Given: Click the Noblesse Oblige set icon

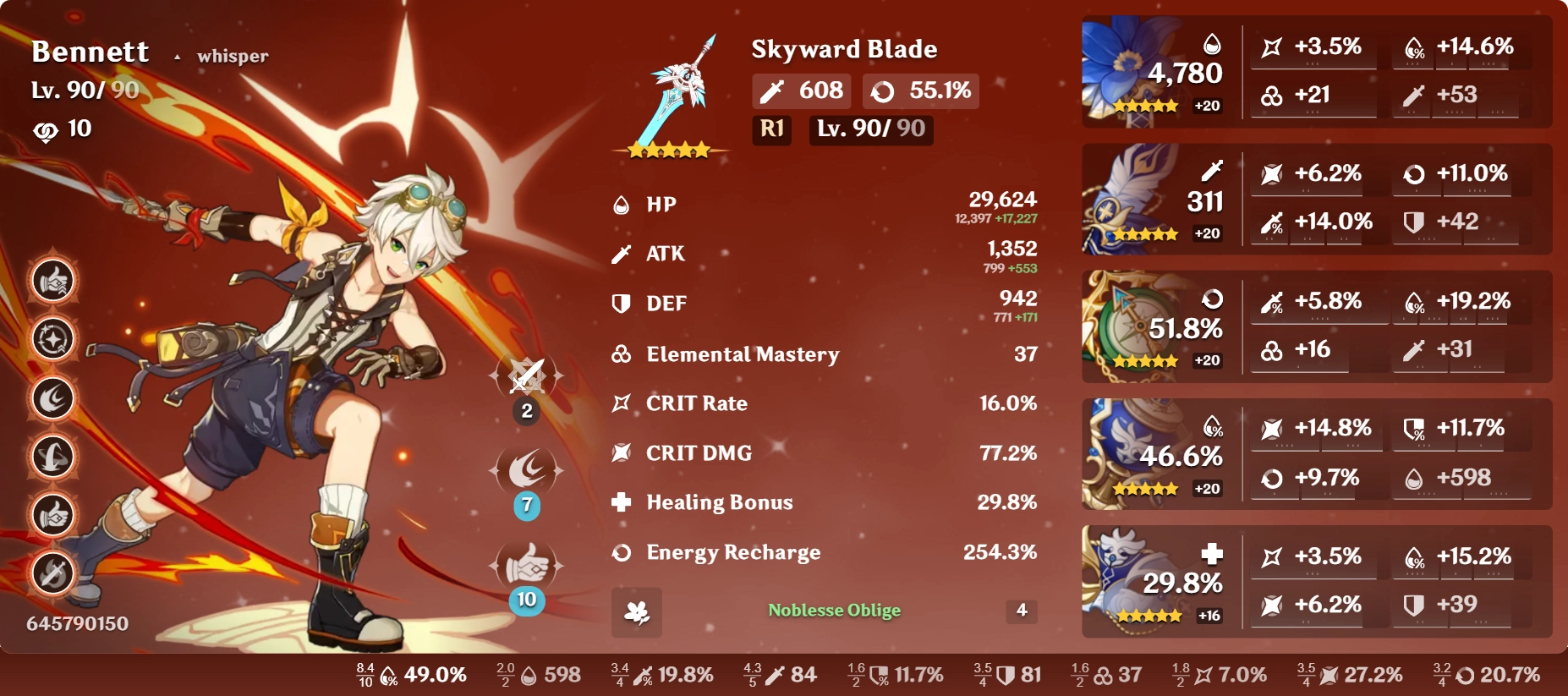Looking at the screenshot, I should point(637,611).
